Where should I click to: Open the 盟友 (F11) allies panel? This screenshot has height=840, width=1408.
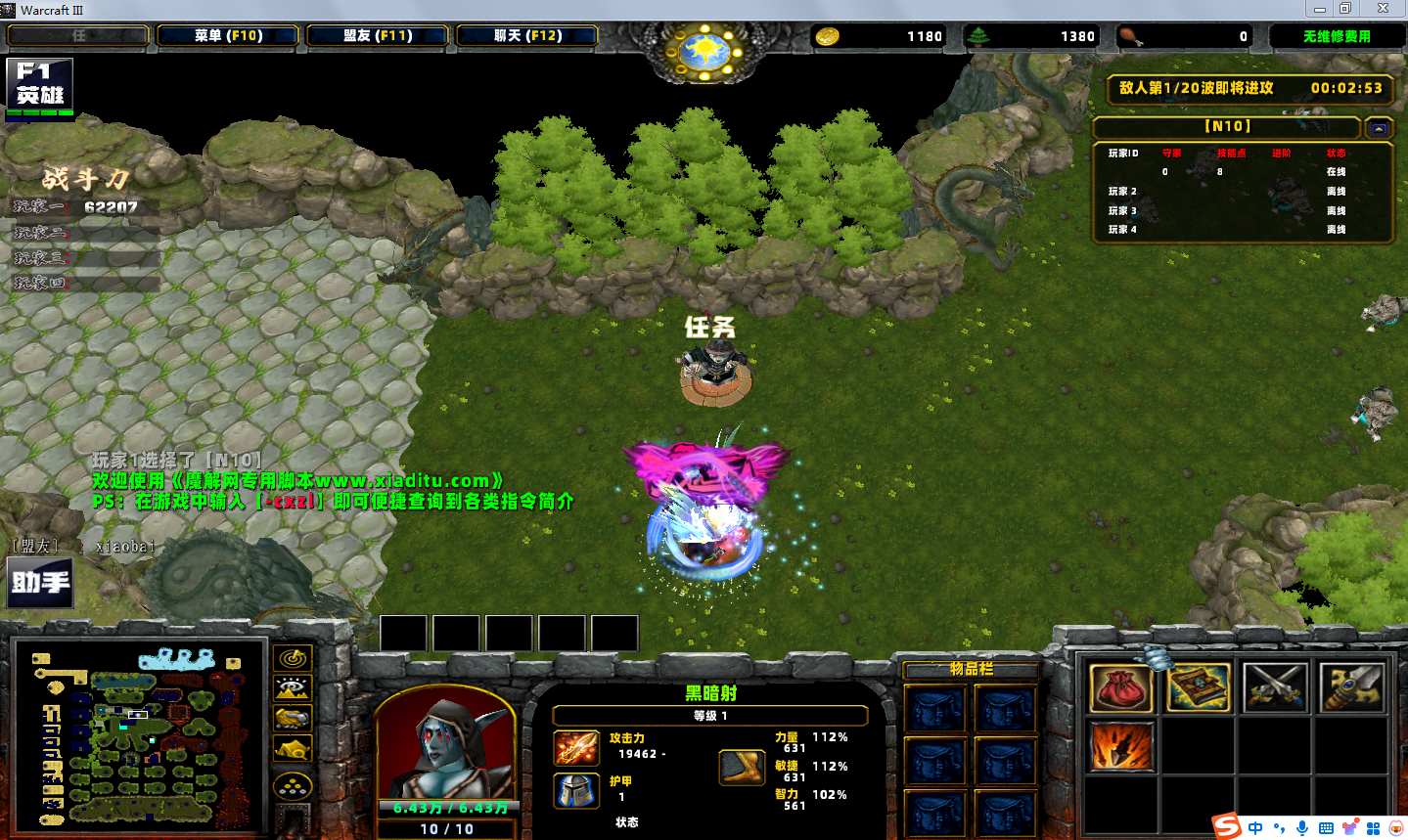pos(378,36)
